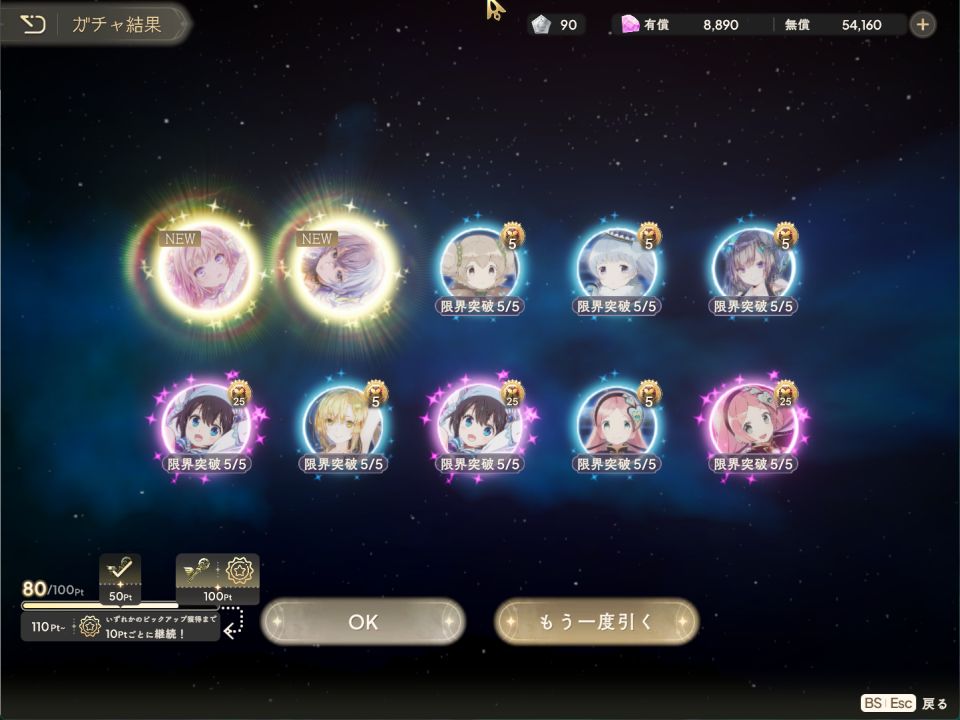Check the 50Pt checkmark reward icon

[x=120, y=574]
